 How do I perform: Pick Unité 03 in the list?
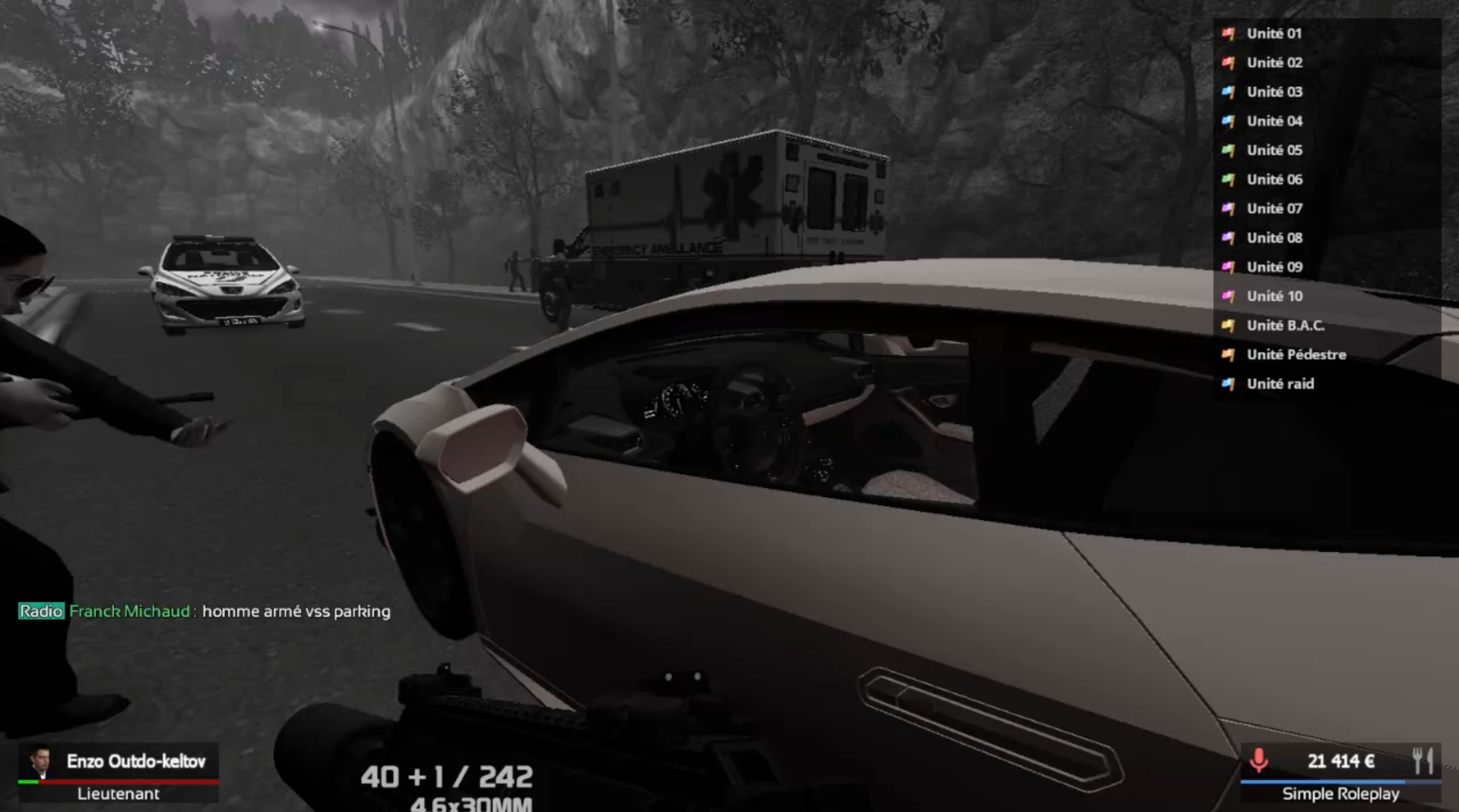pos(1274,92)
